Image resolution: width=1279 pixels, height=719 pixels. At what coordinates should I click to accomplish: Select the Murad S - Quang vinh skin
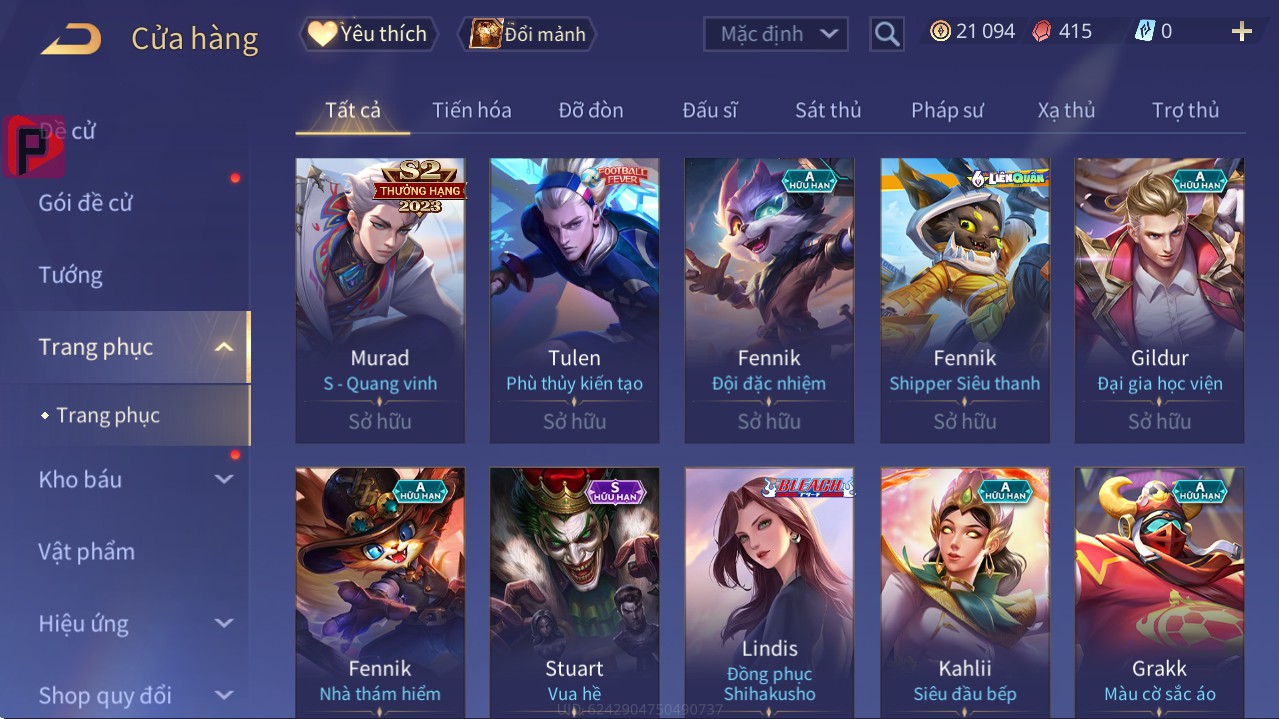[380, 300]
